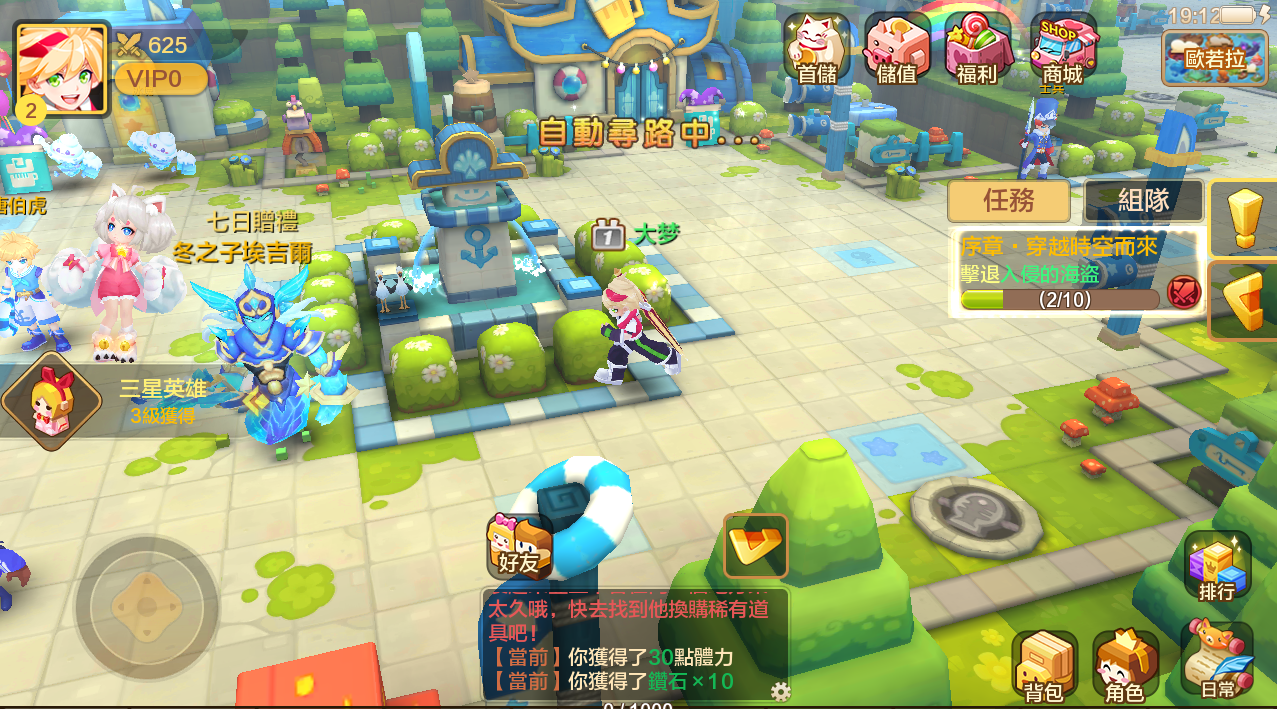Open the 首儲 lucky cat menu
This screenshot has width=1277, height=709.
pos(816,48)
